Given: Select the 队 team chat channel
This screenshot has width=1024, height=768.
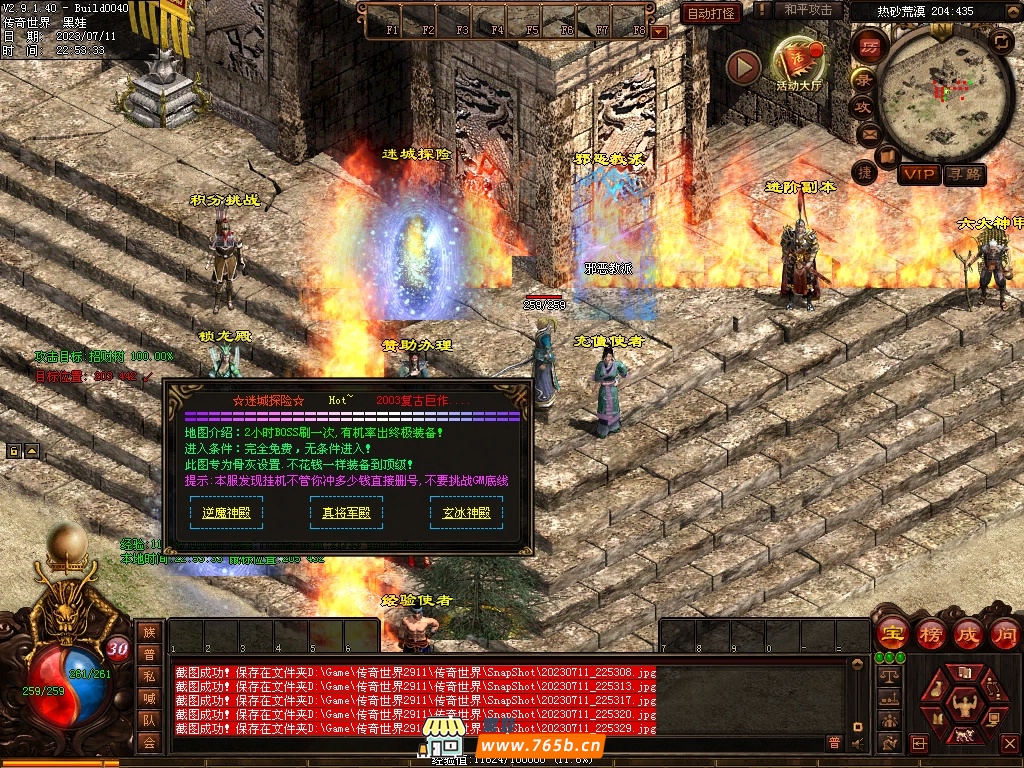Looking at the screenshot, I should click(149, 720).
